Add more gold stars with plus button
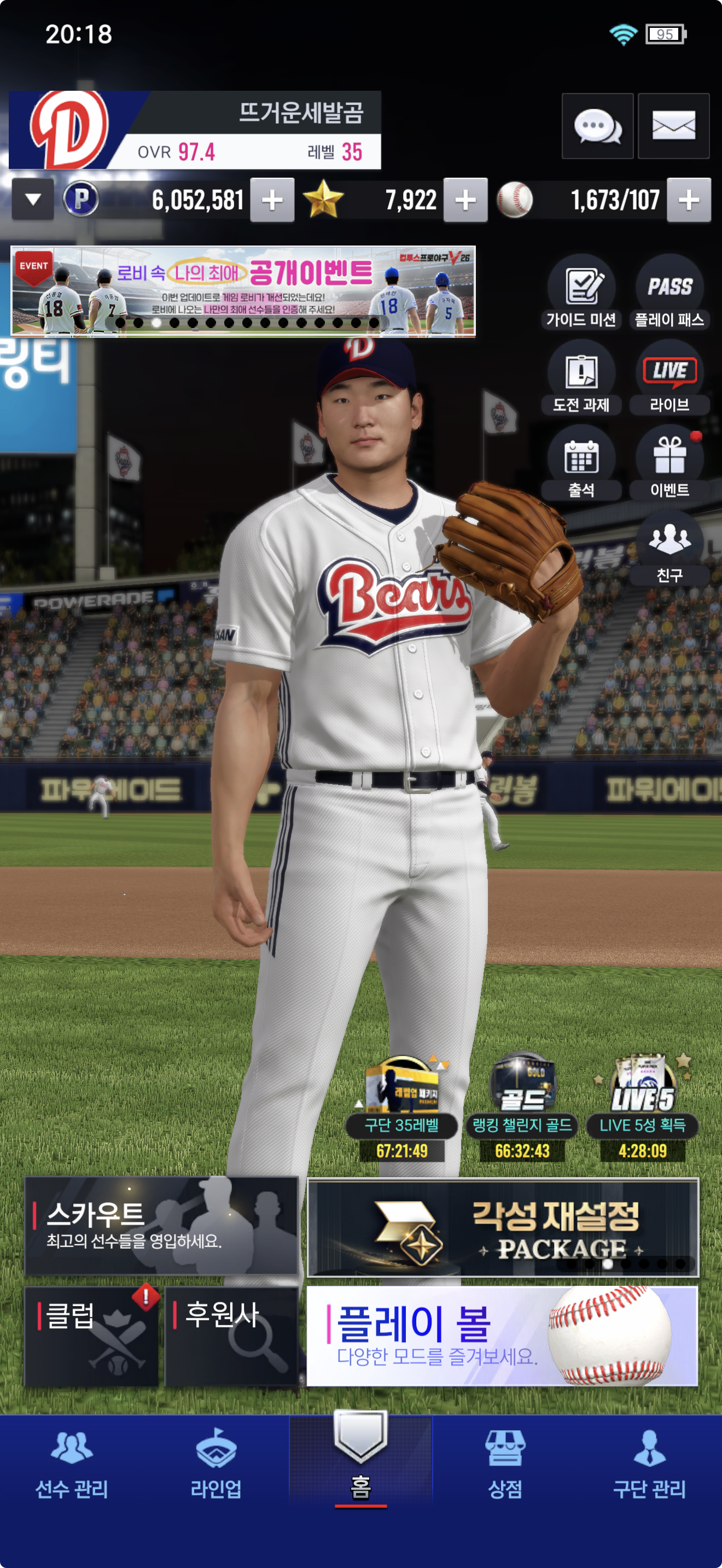Viewport: 722px width, 1568px height. coord(465,200)
